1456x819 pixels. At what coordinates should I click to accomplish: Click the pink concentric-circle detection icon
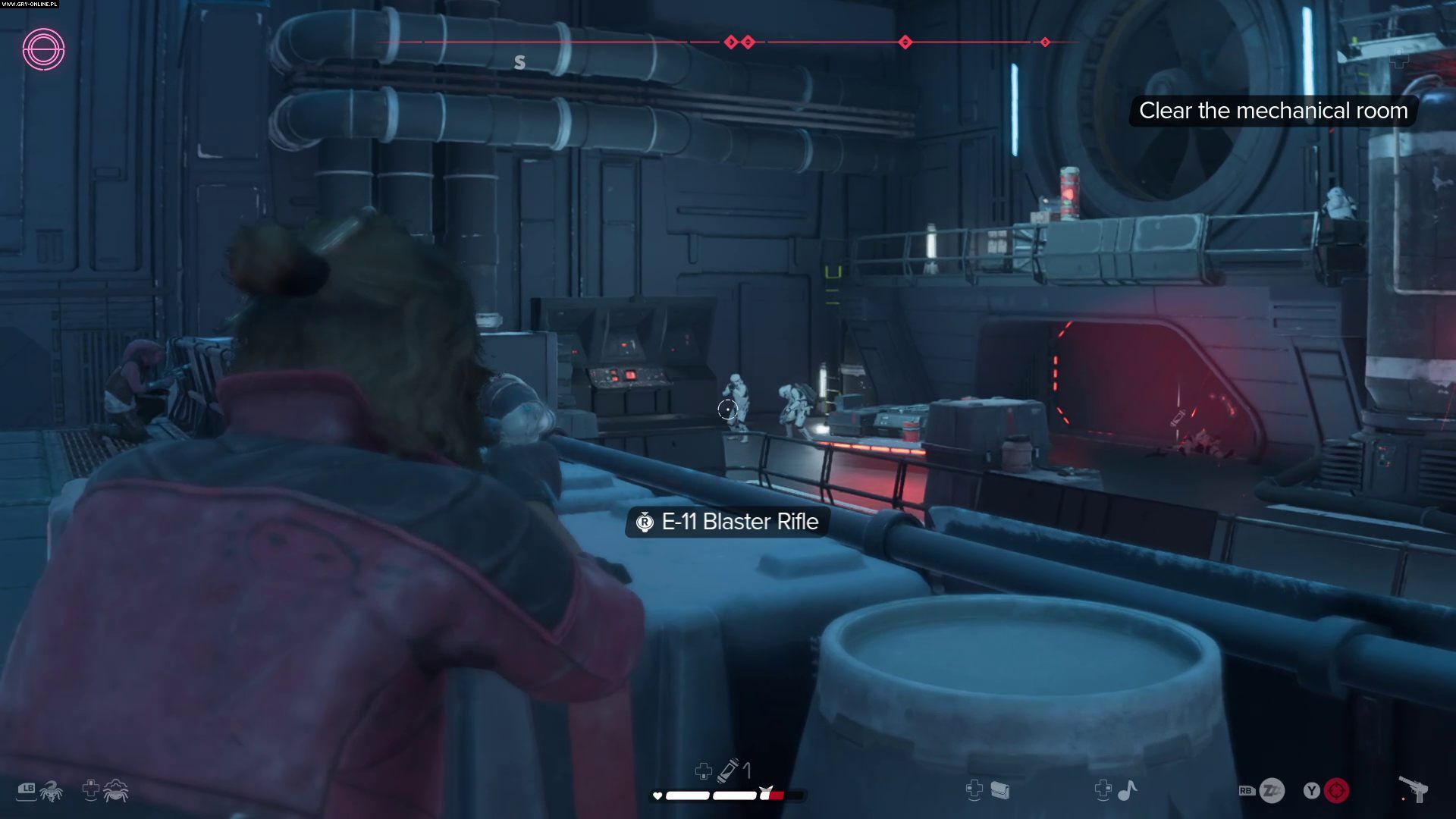43,50
